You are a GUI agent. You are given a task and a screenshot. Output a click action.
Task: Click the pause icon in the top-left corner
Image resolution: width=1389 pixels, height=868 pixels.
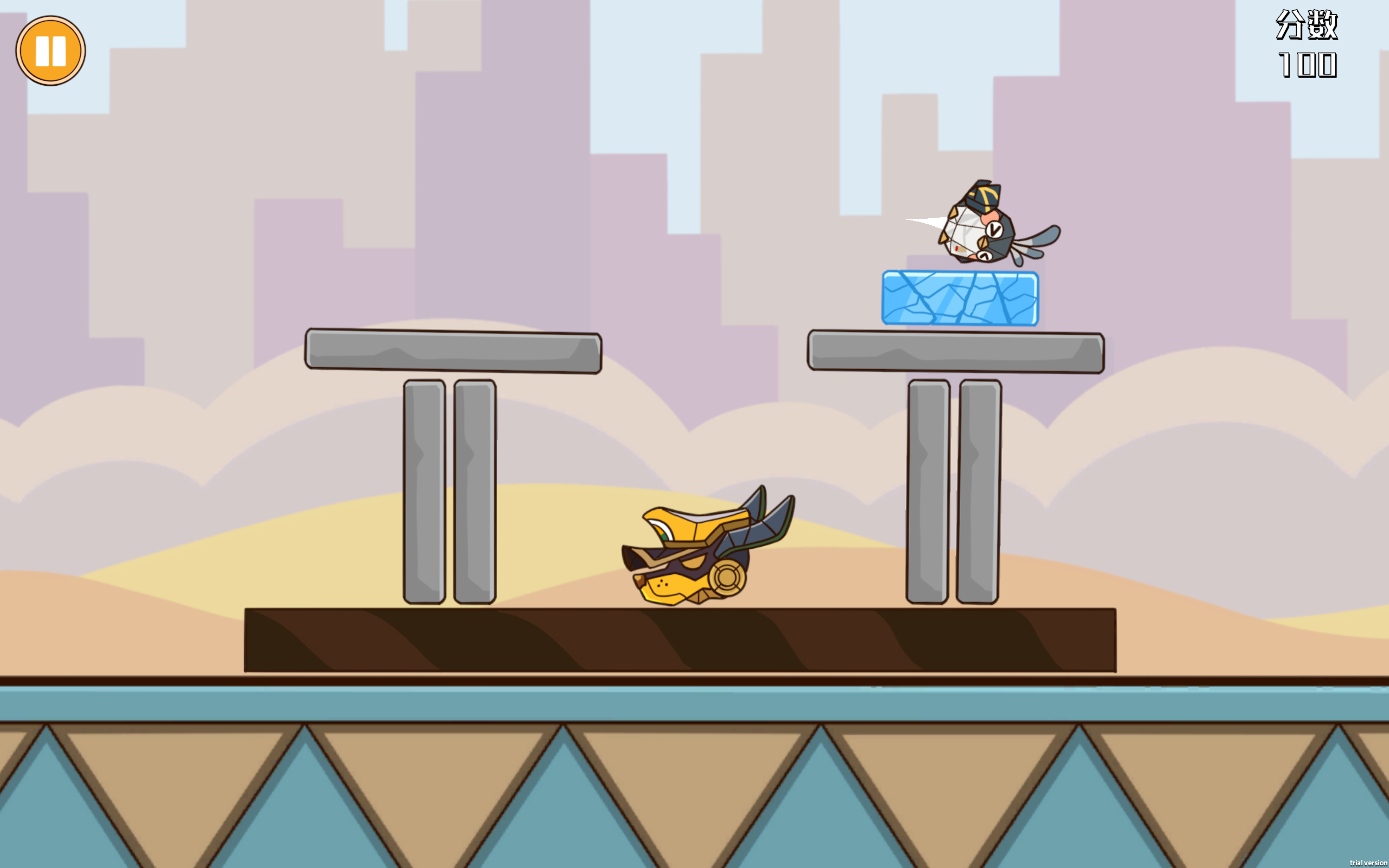point(52,50)
